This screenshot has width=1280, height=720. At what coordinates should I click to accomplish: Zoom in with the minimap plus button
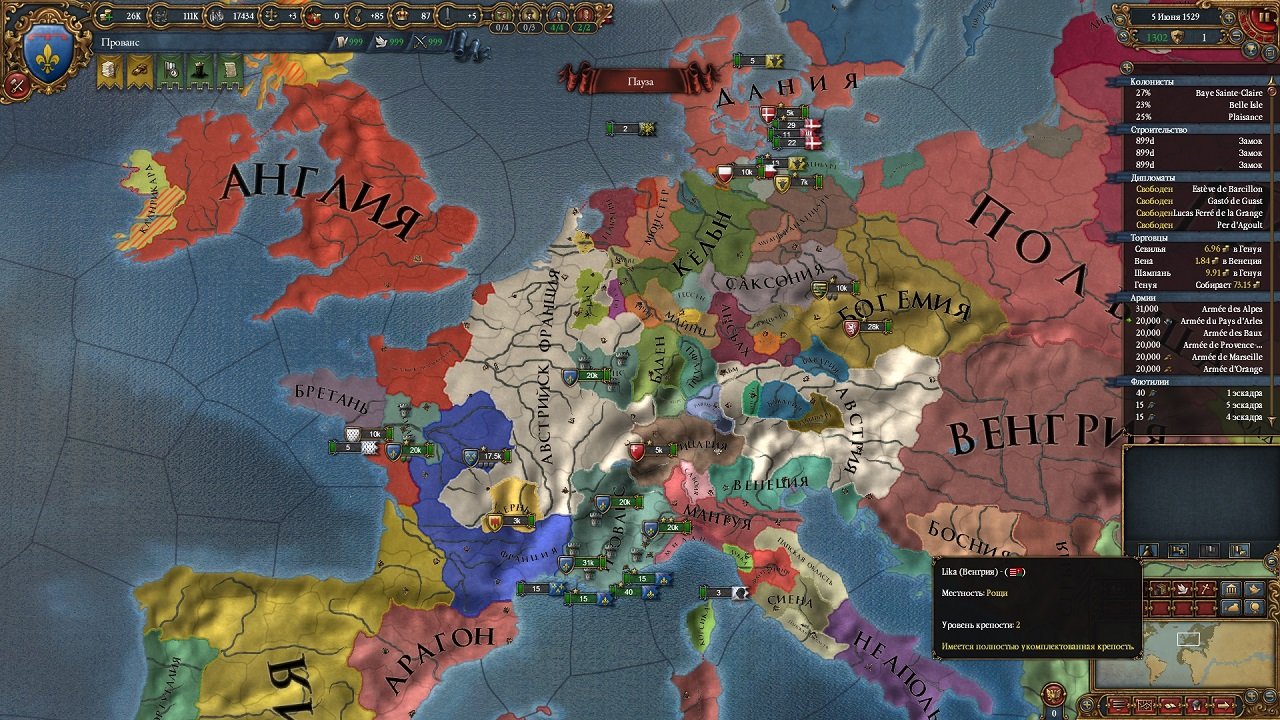(1252, 694)
